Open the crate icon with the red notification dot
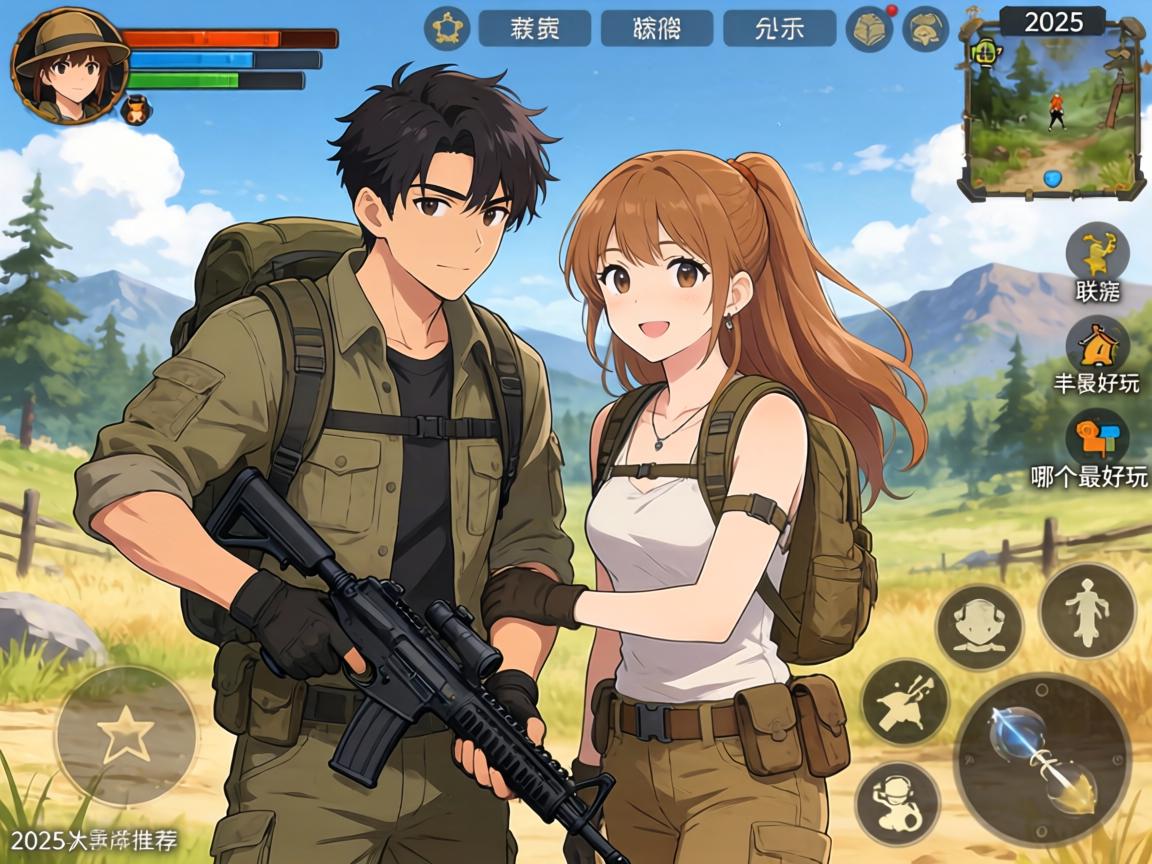The image size is (1152, 864). (x=869, y=29)
